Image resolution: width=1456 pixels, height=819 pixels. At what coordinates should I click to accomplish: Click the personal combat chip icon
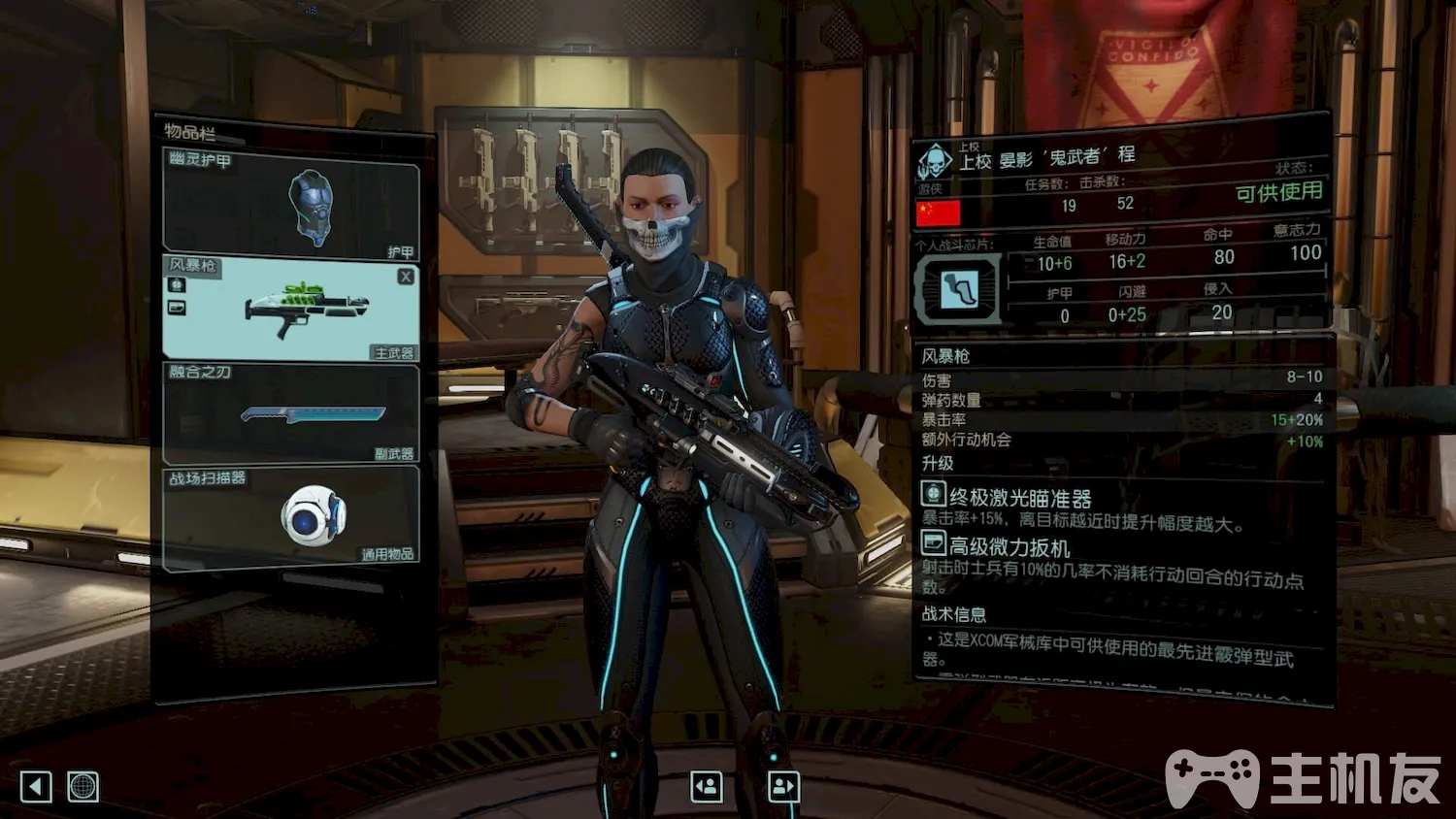click(x=958, y=289)
